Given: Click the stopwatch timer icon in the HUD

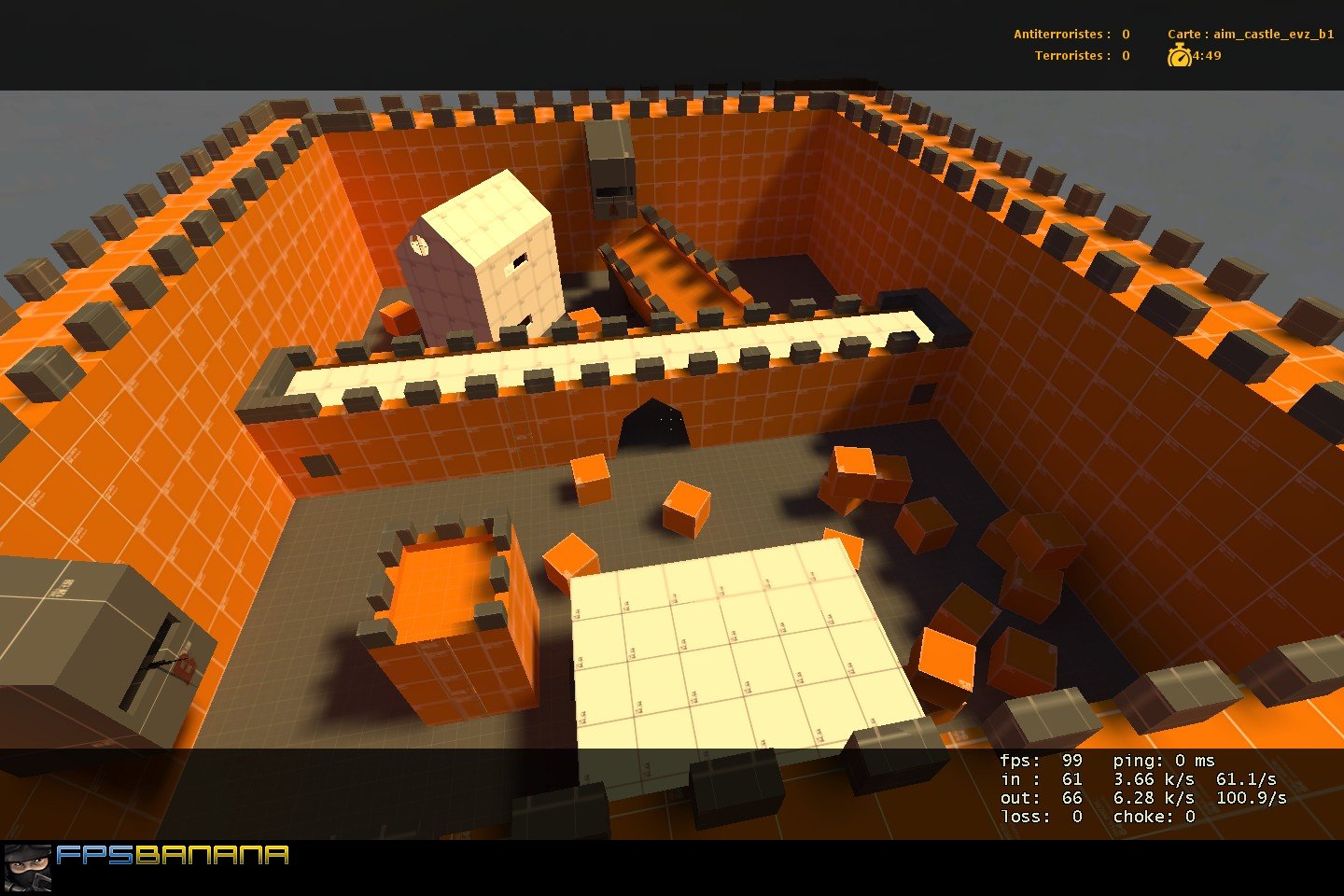Looking at the screenshot, I should pyautogui.click(x=1180, y=56).
